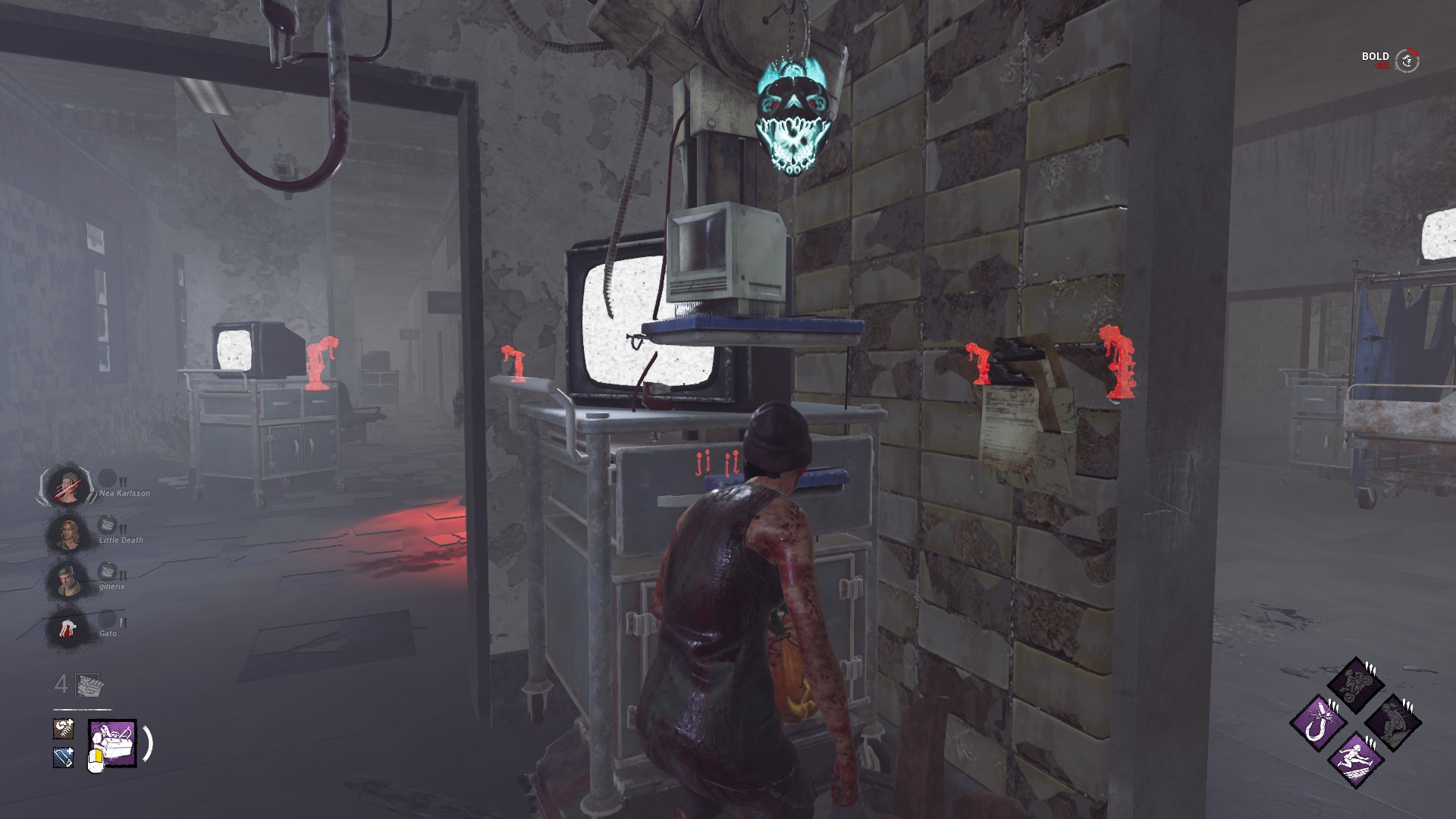Choose Gato's dying-state status icon
Viewport: 1456px width, 819px height.
click(66, 627)
